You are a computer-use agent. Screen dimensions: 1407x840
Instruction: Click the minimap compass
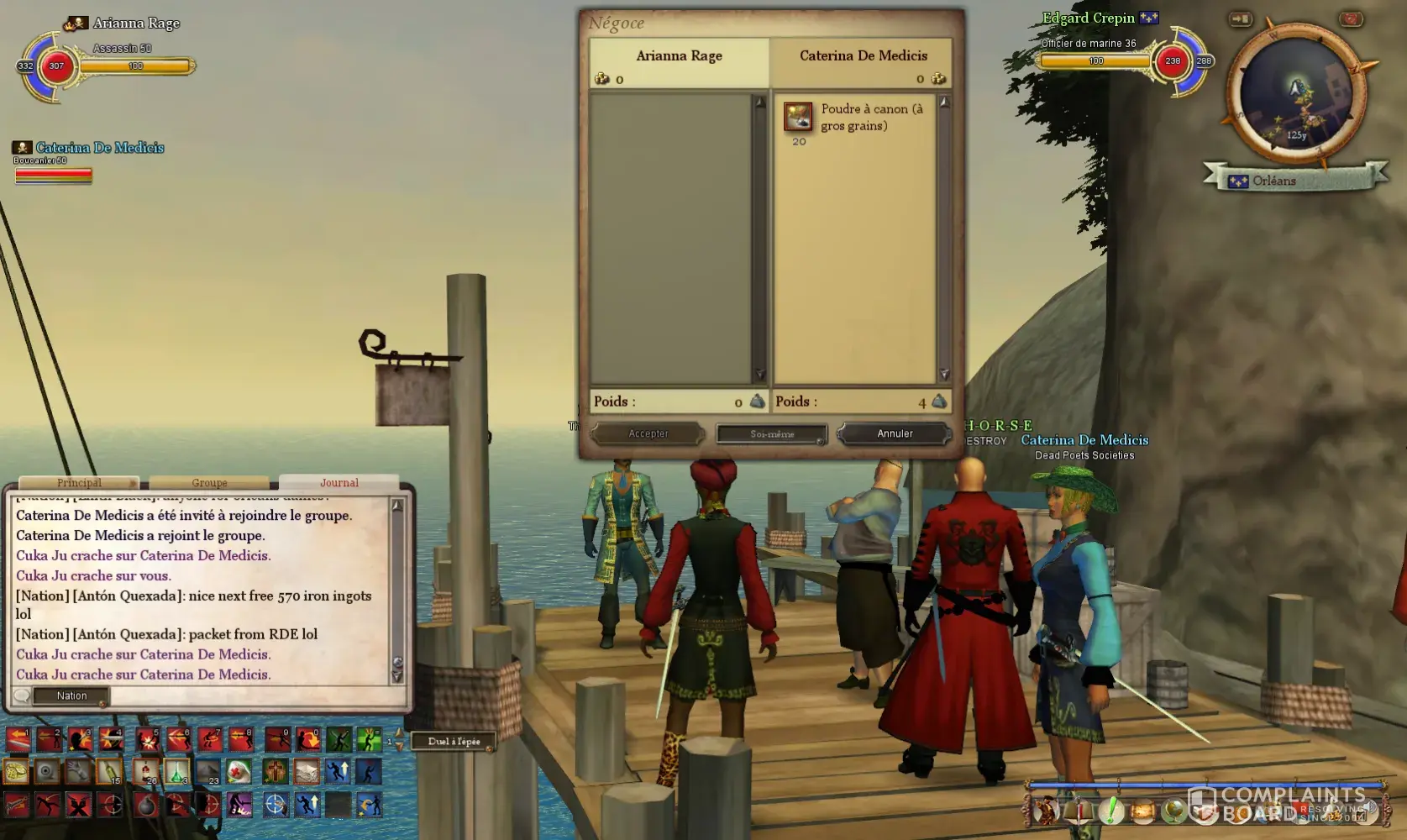pos(1296,97)
